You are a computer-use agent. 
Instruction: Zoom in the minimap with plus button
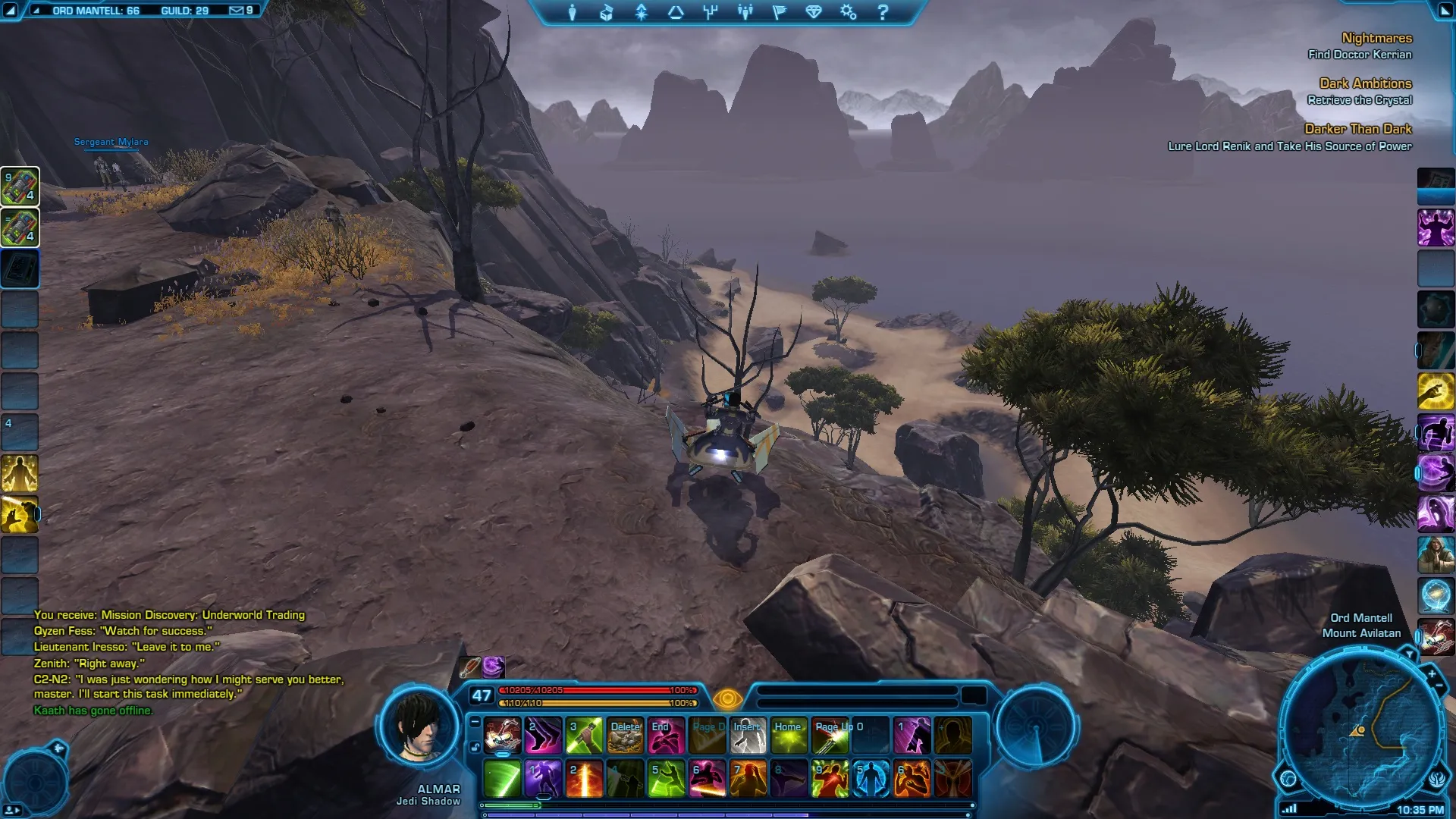tap(1432, 673)
